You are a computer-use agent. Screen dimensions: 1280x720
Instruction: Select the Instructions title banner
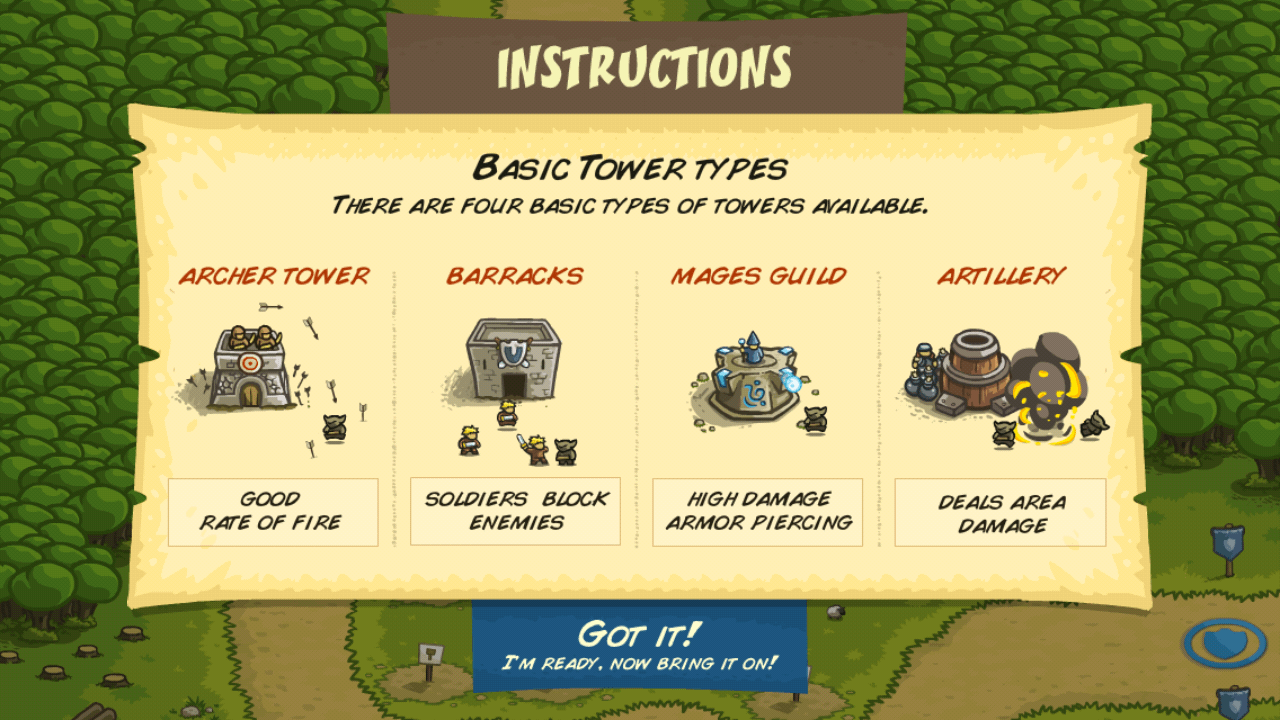pos(640,63)
